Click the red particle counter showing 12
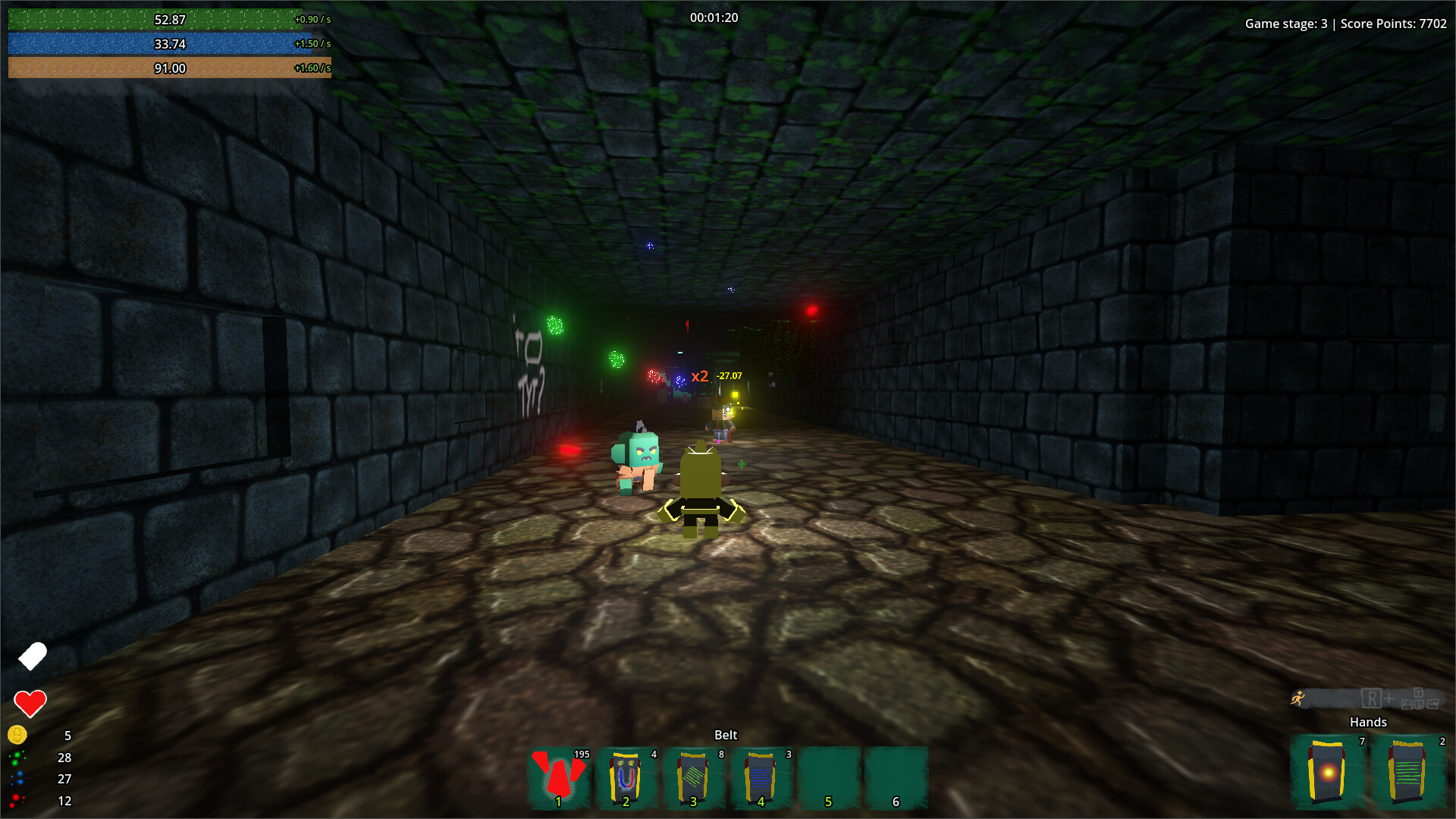The width and height of the screenshot is (1456, 819). point(17,801)
